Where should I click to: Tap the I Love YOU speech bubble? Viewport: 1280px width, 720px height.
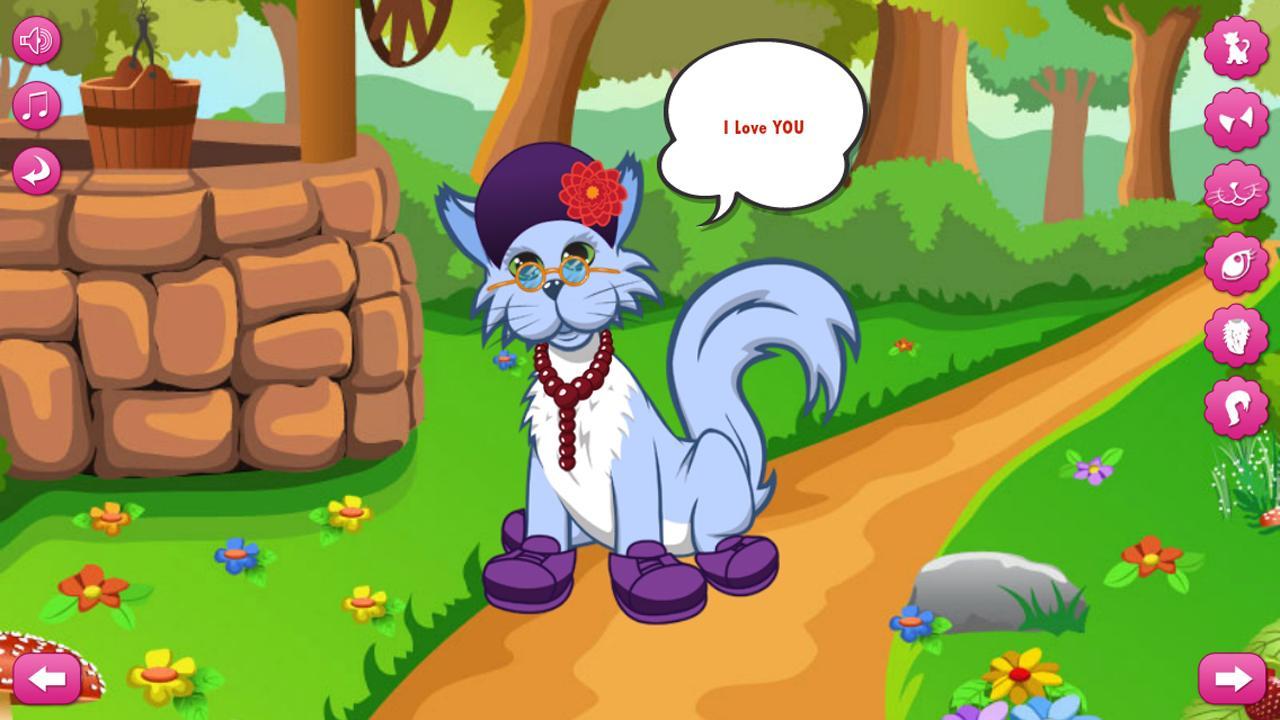click(x=762, y=125)
